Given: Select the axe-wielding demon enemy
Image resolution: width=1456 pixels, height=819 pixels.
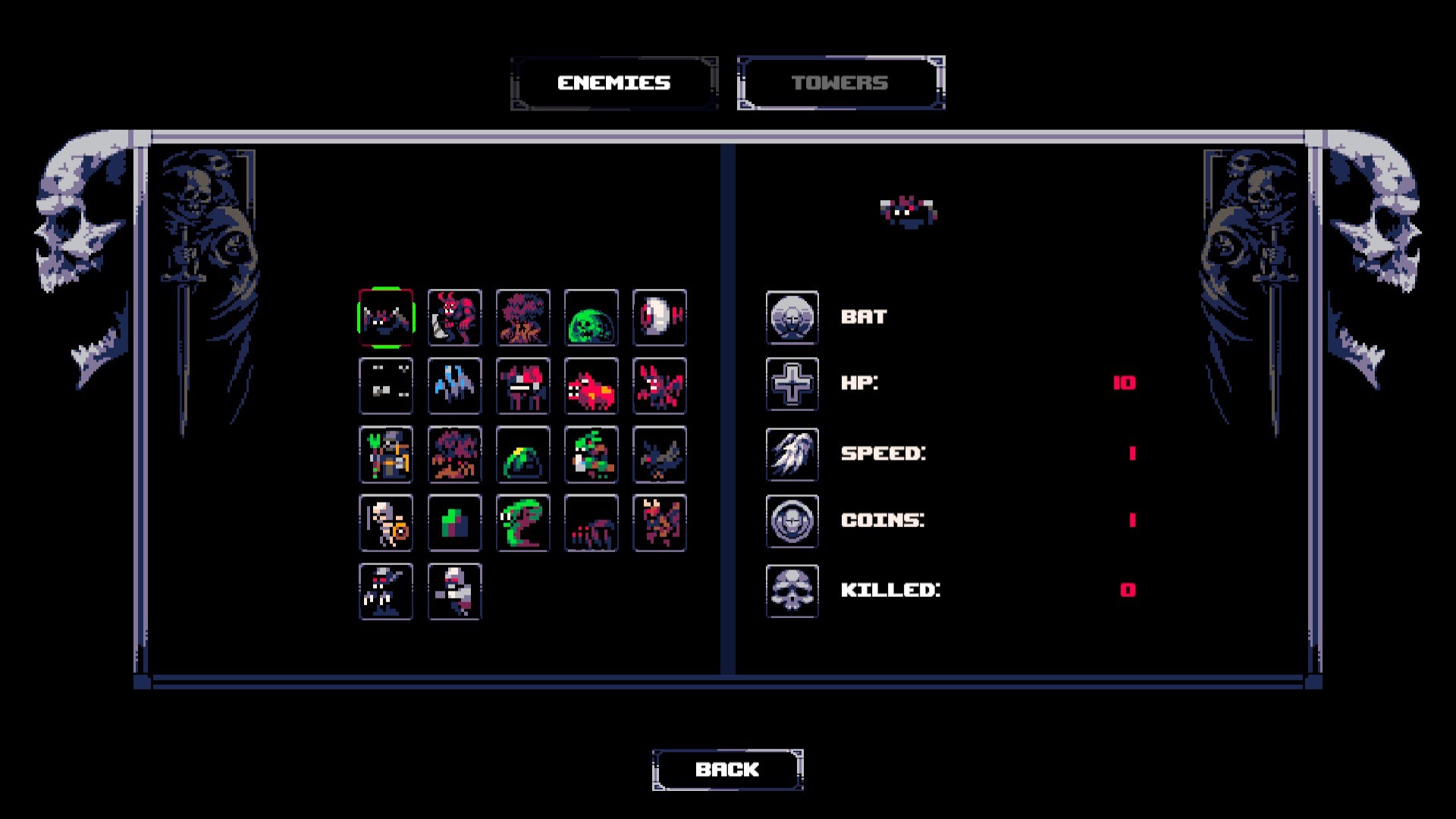Looking at the screenshot, I should tap(454, 318).
